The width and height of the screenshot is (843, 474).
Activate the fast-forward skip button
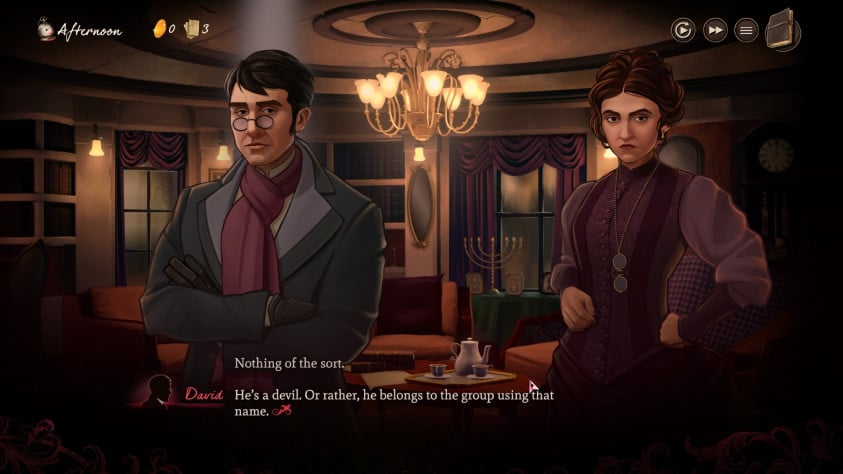pos(715,30)
